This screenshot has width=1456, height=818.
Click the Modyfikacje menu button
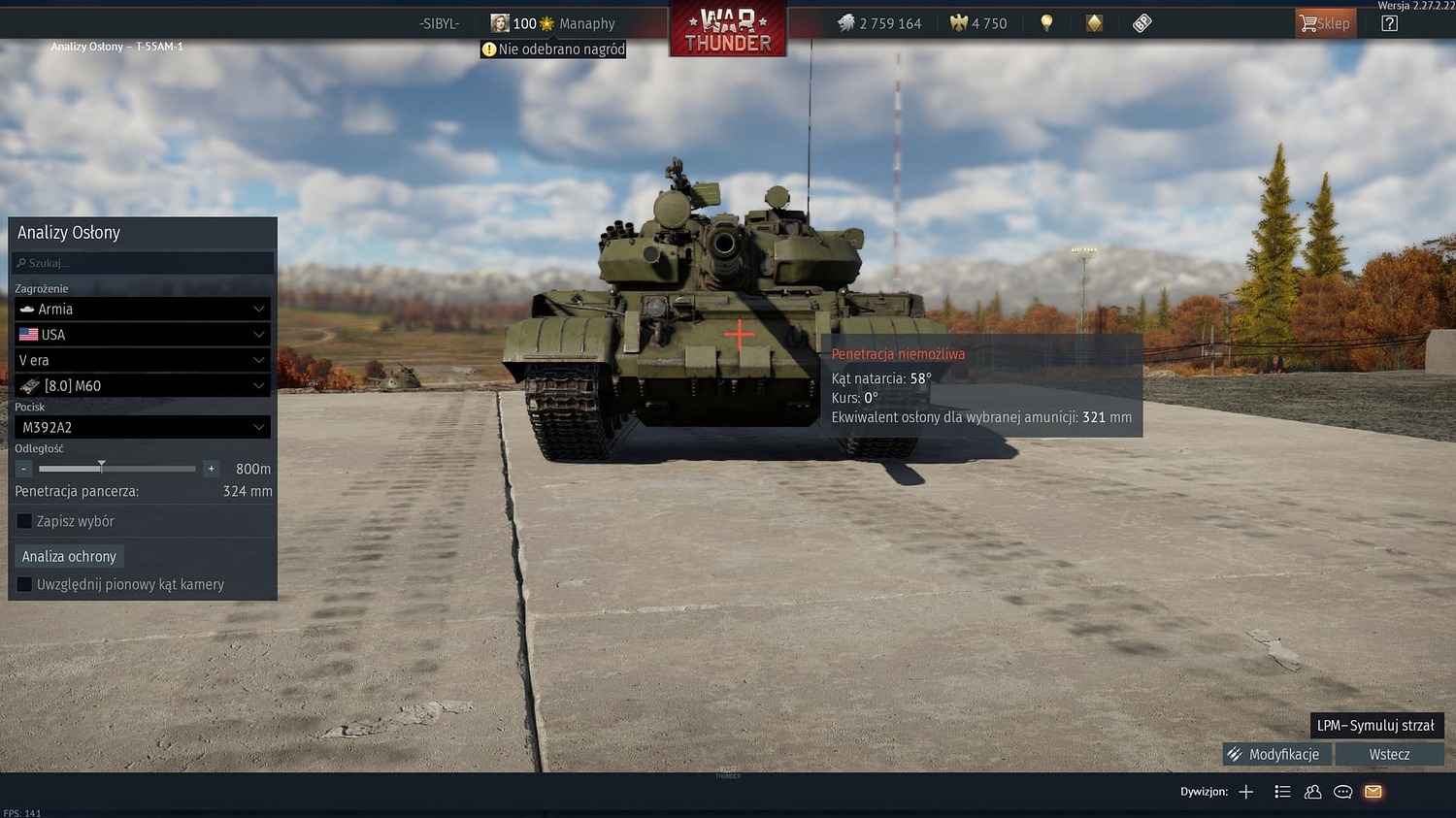[x=1275, y=754]
